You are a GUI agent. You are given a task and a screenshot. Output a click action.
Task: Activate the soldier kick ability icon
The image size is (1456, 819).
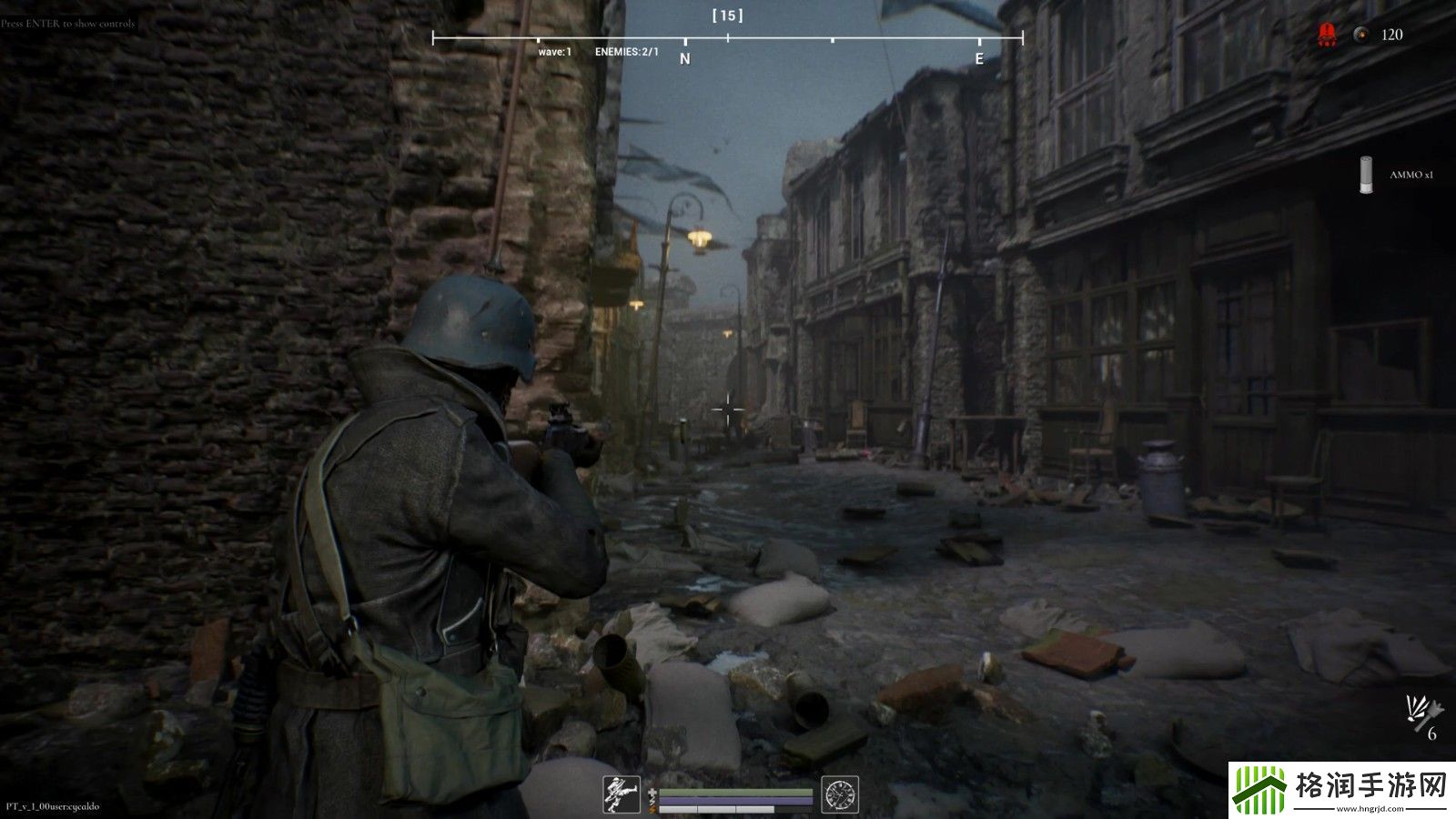(x=622, y=794)
